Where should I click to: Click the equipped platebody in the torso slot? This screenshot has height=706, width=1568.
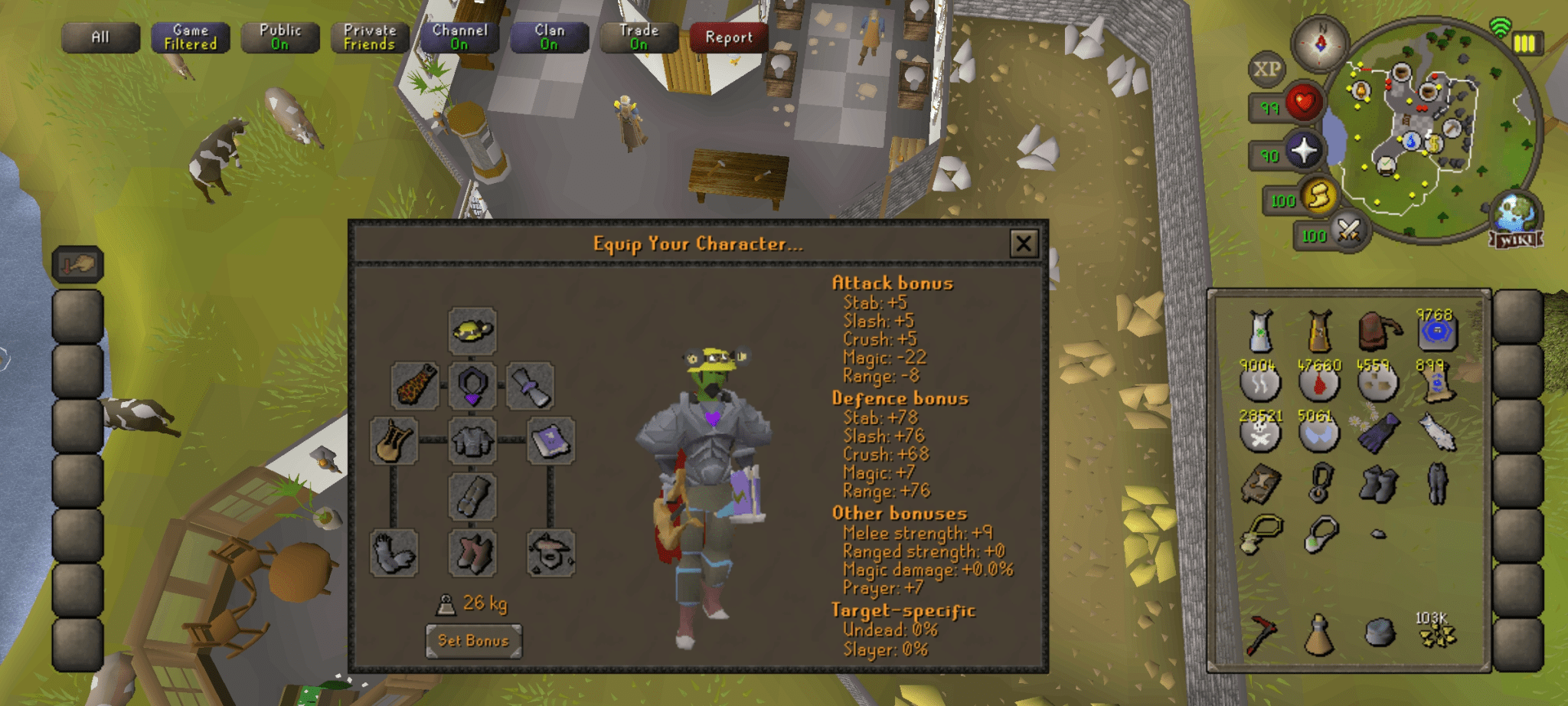(x=472, y=440)
